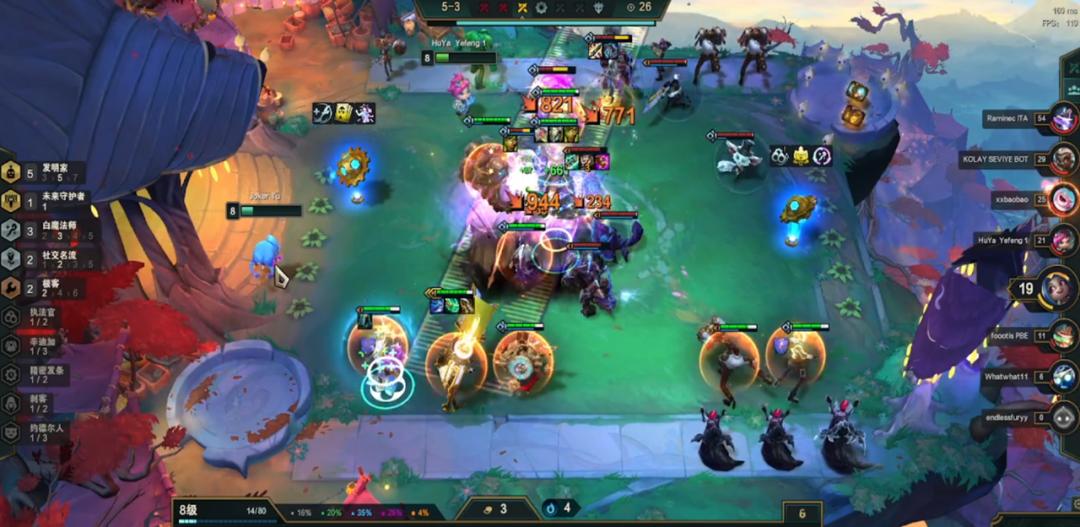Open foootis PBE's board
1080x527 pixels.
point(1063,337)
